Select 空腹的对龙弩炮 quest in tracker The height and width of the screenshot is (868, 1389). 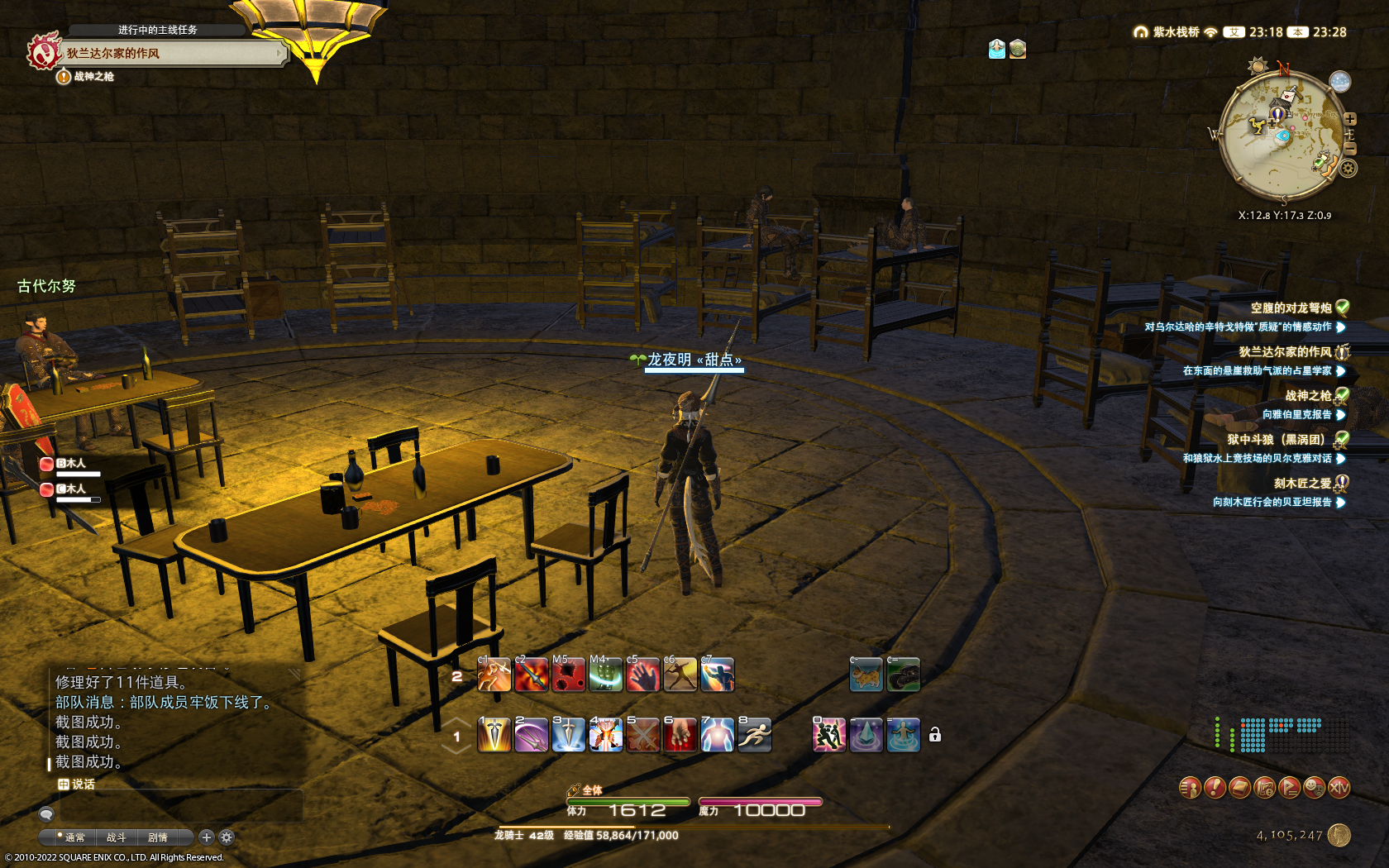1290,308
